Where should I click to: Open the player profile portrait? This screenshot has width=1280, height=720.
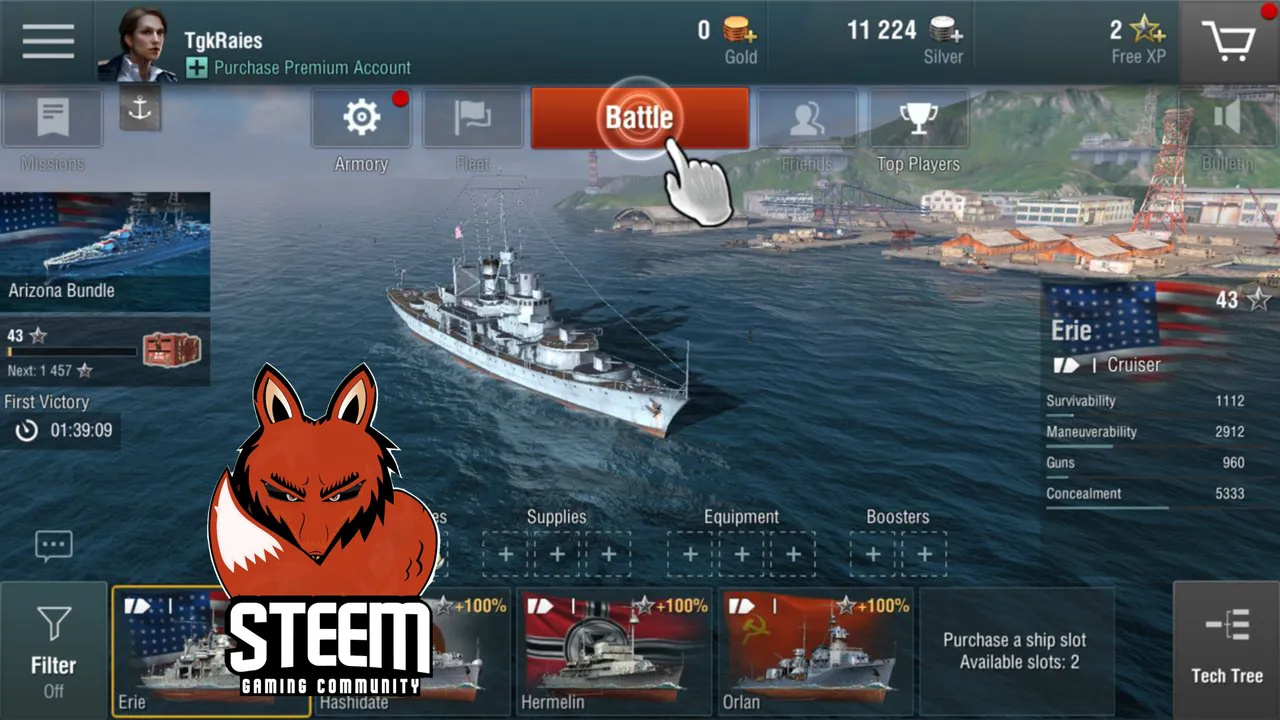[135, 43]
